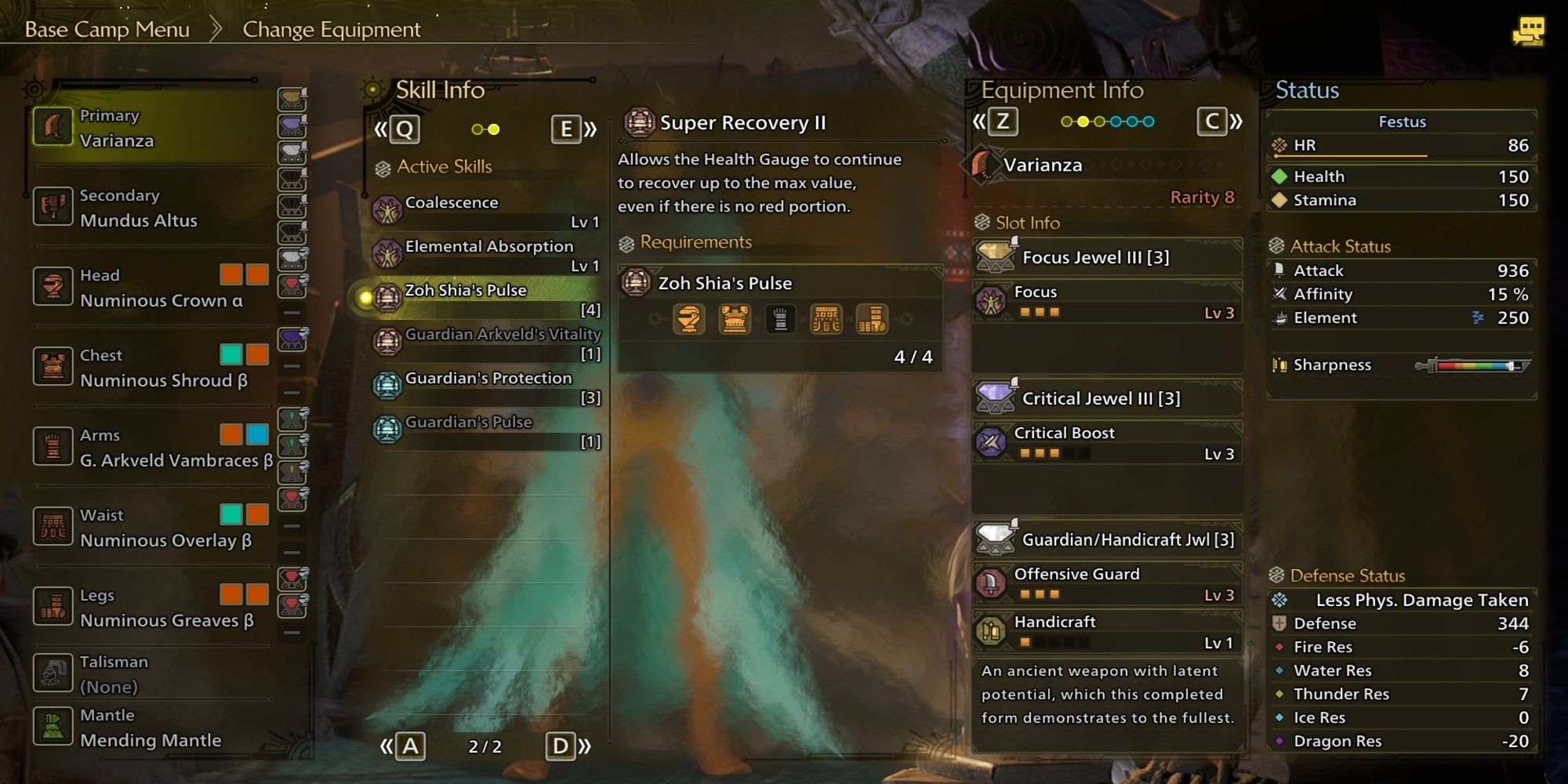The height and width of the screenshot is (784, 1568).
Task: Select the Primary weapon Varianza slot
Action: coord(149,129)
